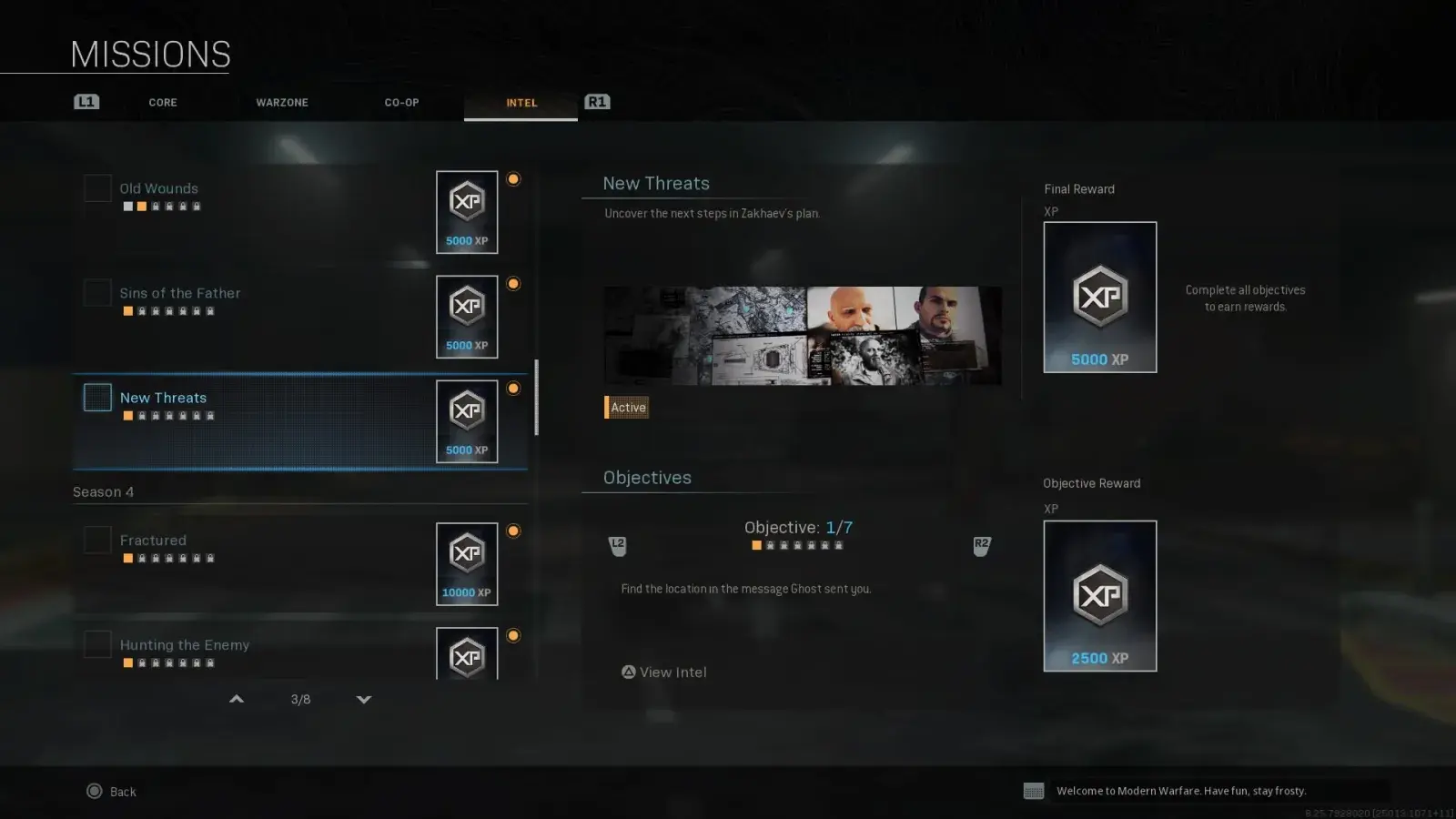Check the Fractured mission checkbox
This screenshot has height=819, width=1456.
(96, 539)
